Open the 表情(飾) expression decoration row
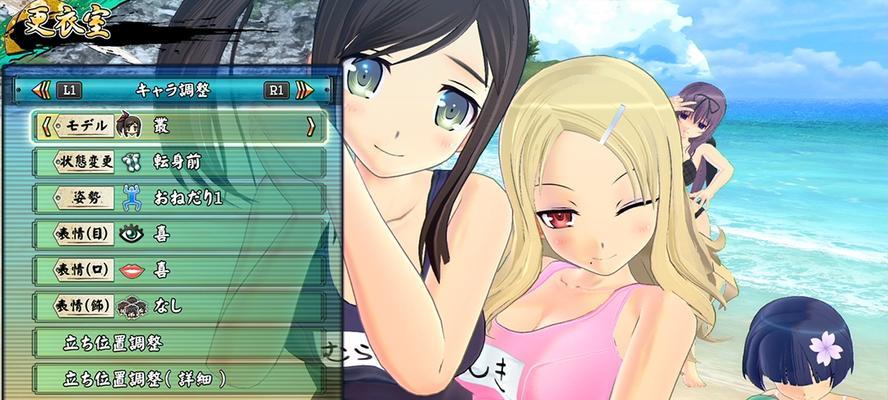The image size is (888, 400). click(178, 306)
